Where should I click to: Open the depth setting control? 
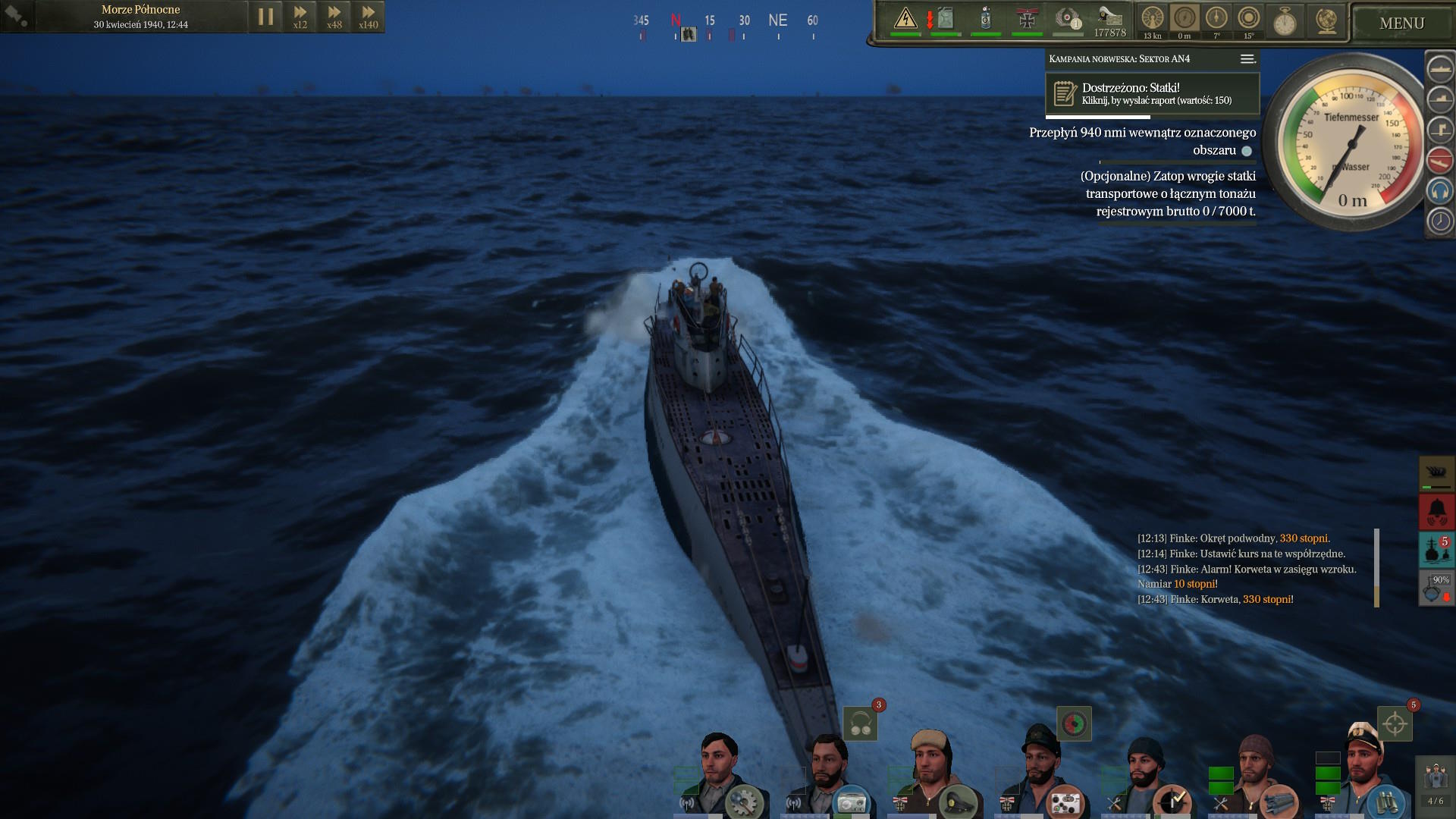1184,18
